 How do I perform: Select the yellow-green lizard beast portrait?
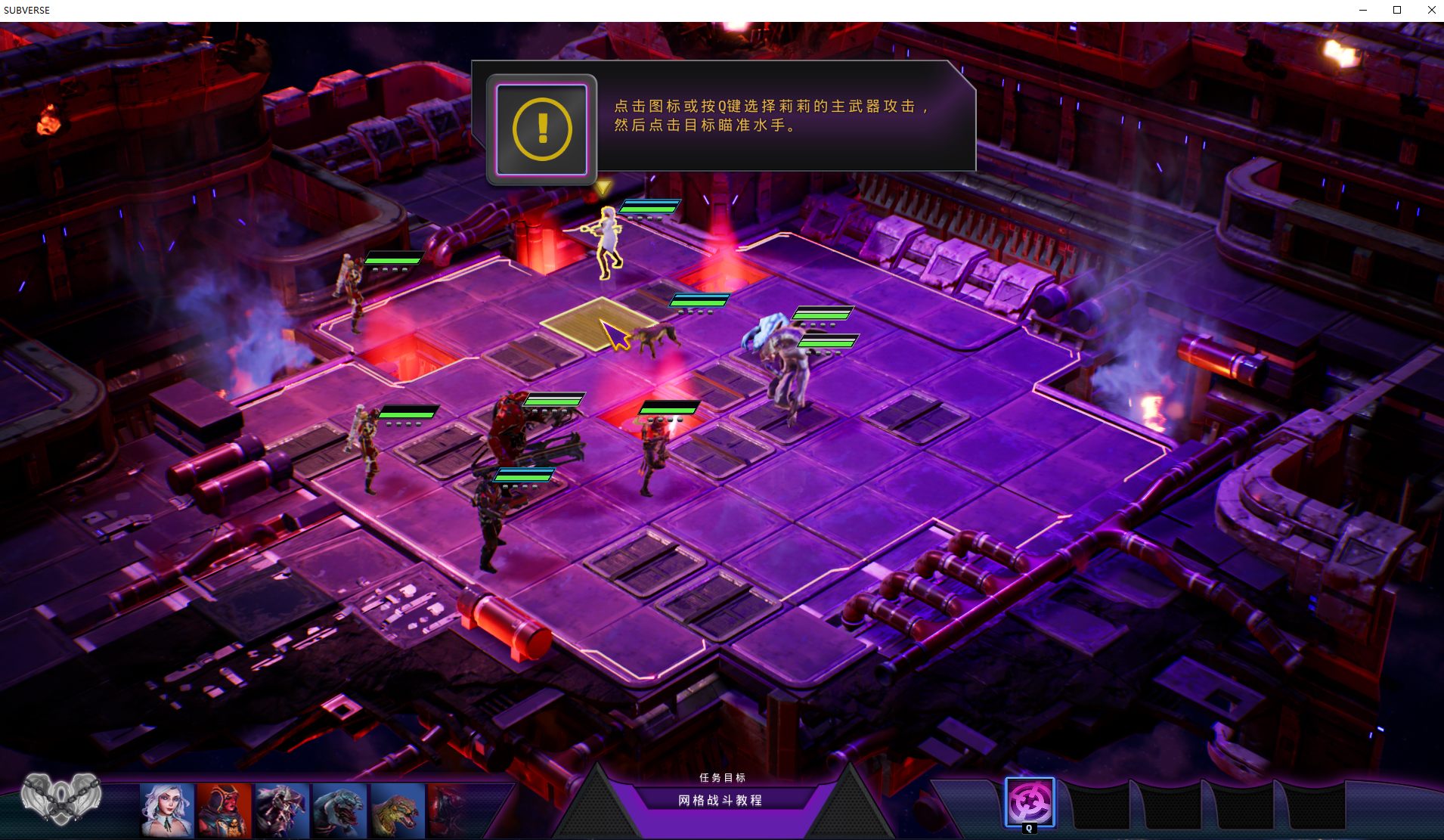point(397,810)
